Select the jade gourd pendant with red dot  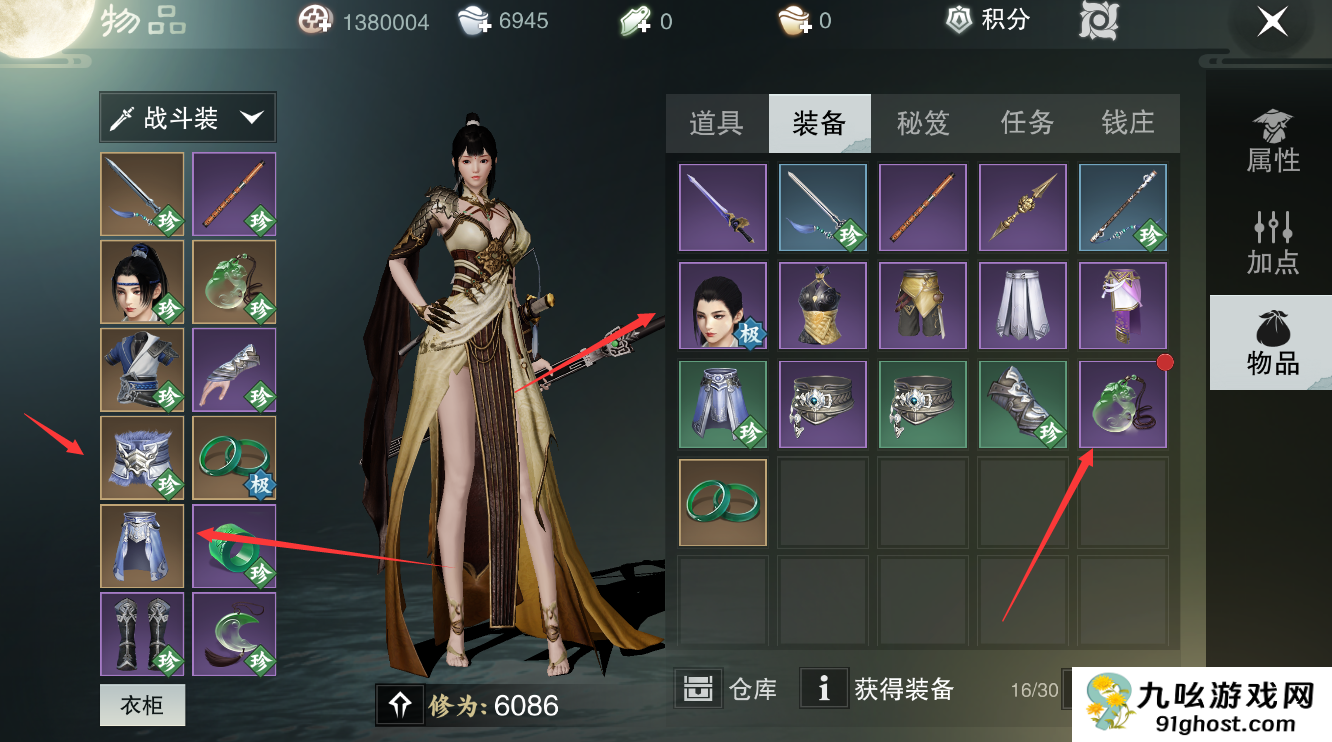click(1123, 404)
